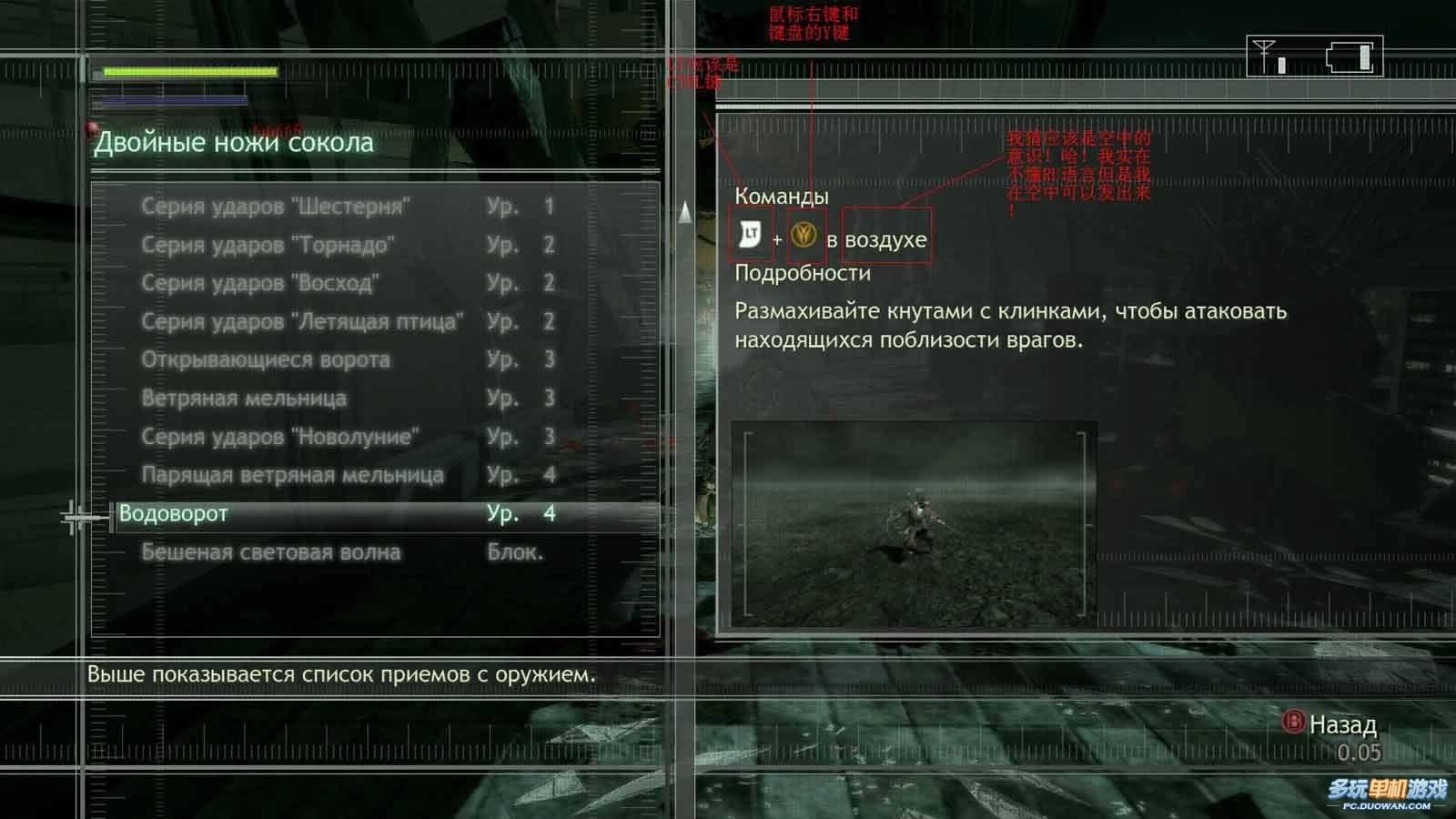Image resolution: width=1456 pixels, height=819 pixels.
Task: Select the Серия ударов "Шестерня" move
Action: (x=275, y=207)
